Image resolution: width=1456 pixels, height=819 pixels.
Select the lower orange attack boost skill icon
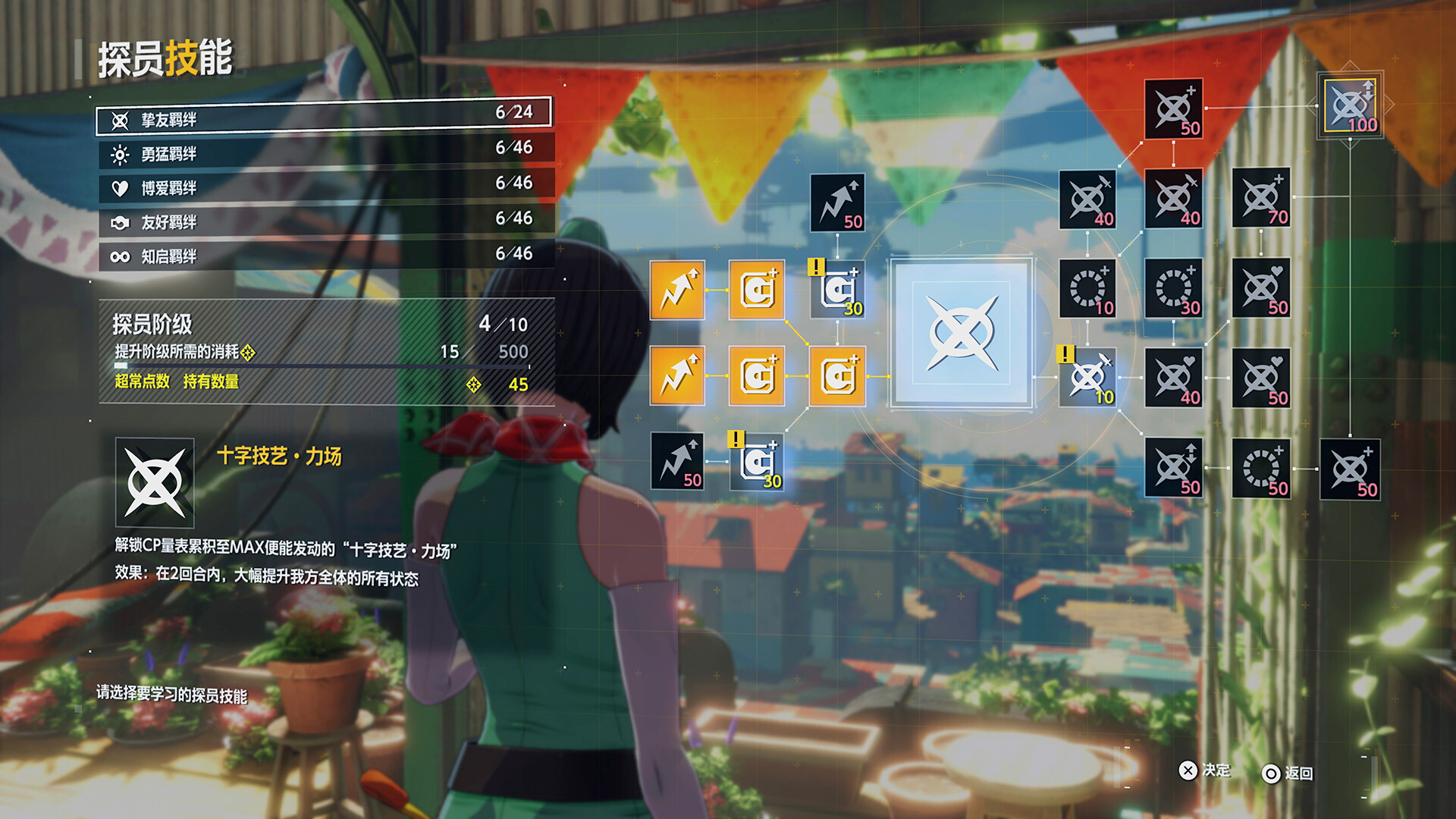coord(677,377)
